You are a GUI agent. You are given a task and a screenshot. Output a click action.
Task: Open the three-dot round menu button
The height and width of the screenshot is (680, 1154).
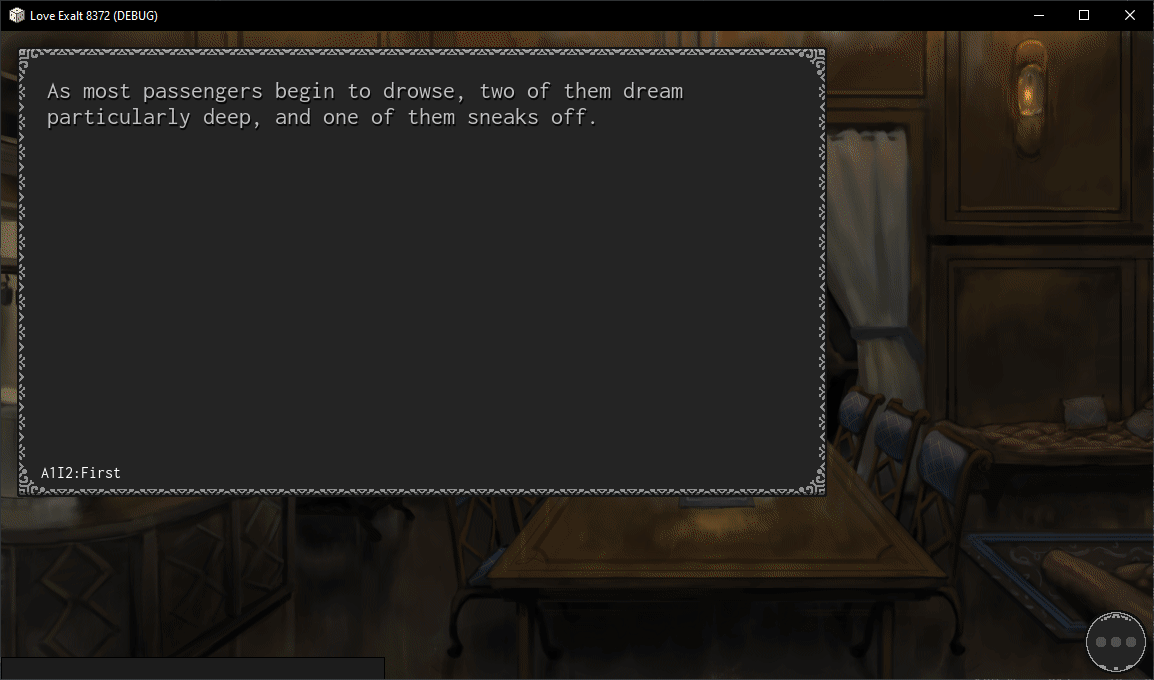click(1116, 641)
